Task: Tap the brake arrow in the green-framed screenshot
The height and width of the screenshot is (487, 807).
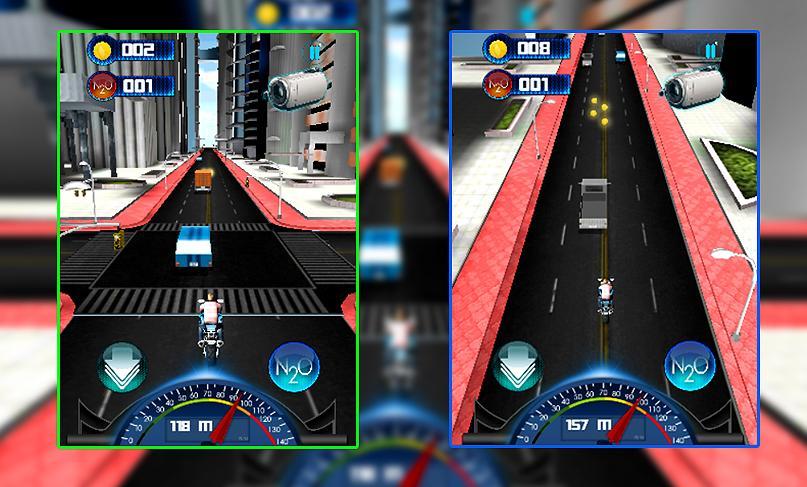Action: point(124,368)
